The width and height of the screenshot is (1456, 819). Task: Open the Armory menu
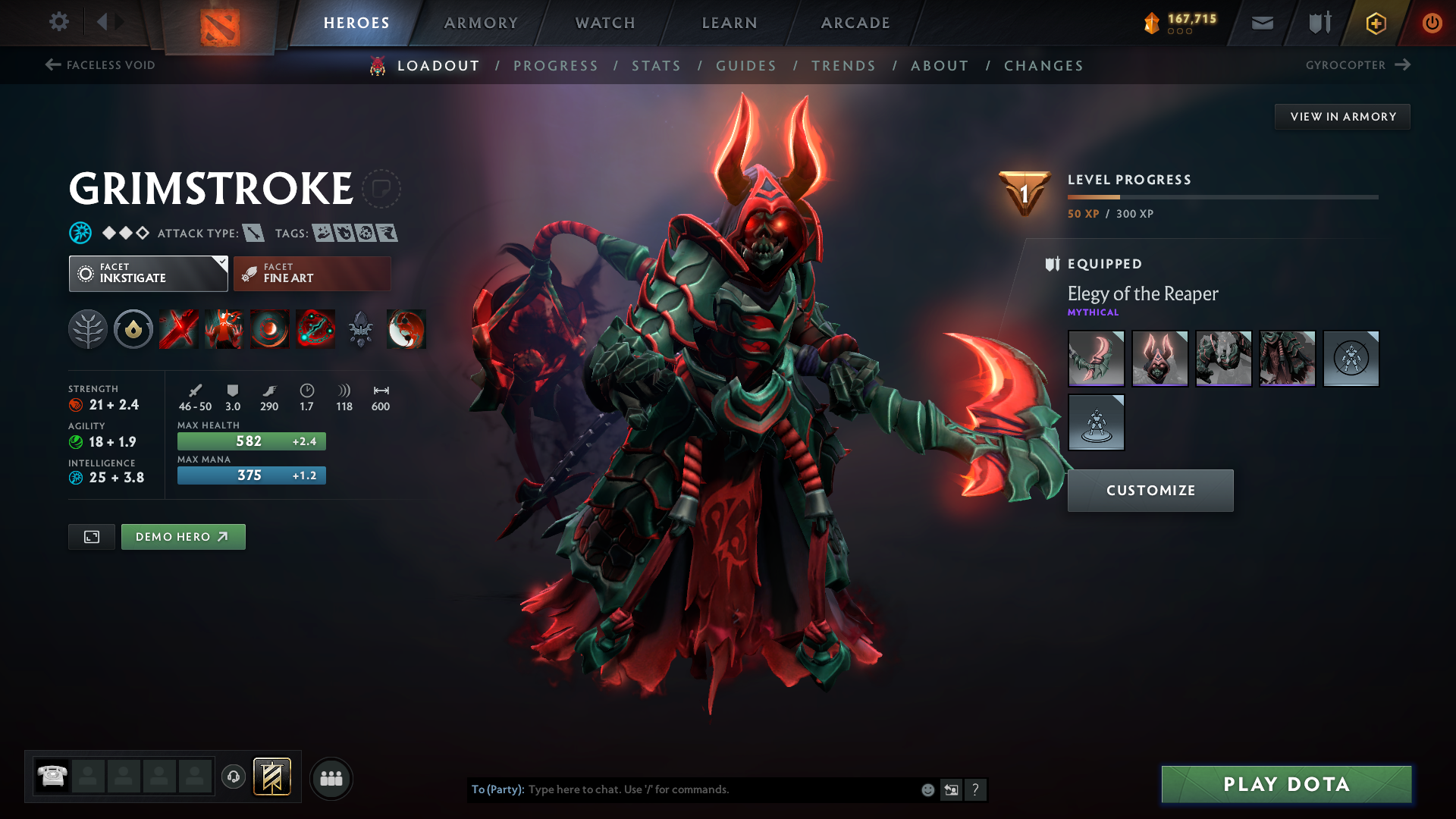click(x=481, y=23)
